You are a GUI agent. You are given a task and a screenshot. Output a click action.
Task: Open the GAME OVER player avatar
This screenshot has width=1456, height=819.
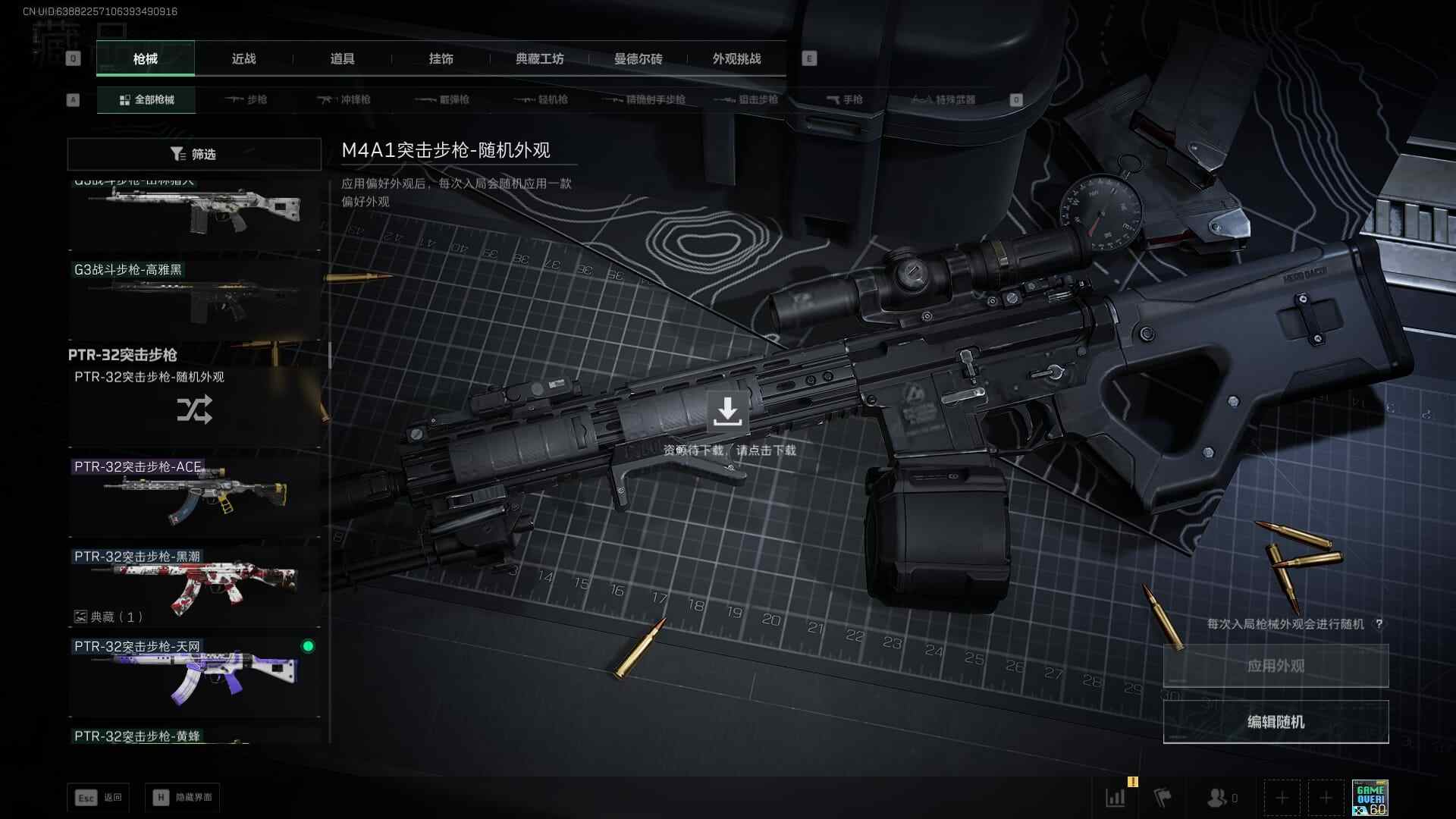click(x=1370, y=798)
